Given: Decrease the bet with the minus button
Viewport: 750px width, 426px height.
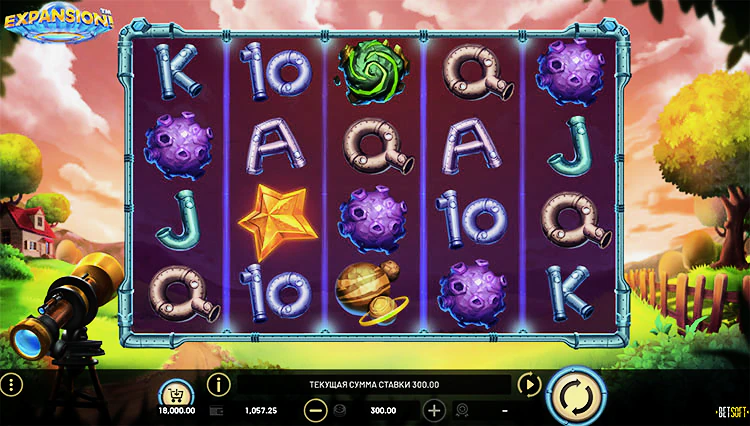Looking at the screenshot, I should tap(315, 410).
